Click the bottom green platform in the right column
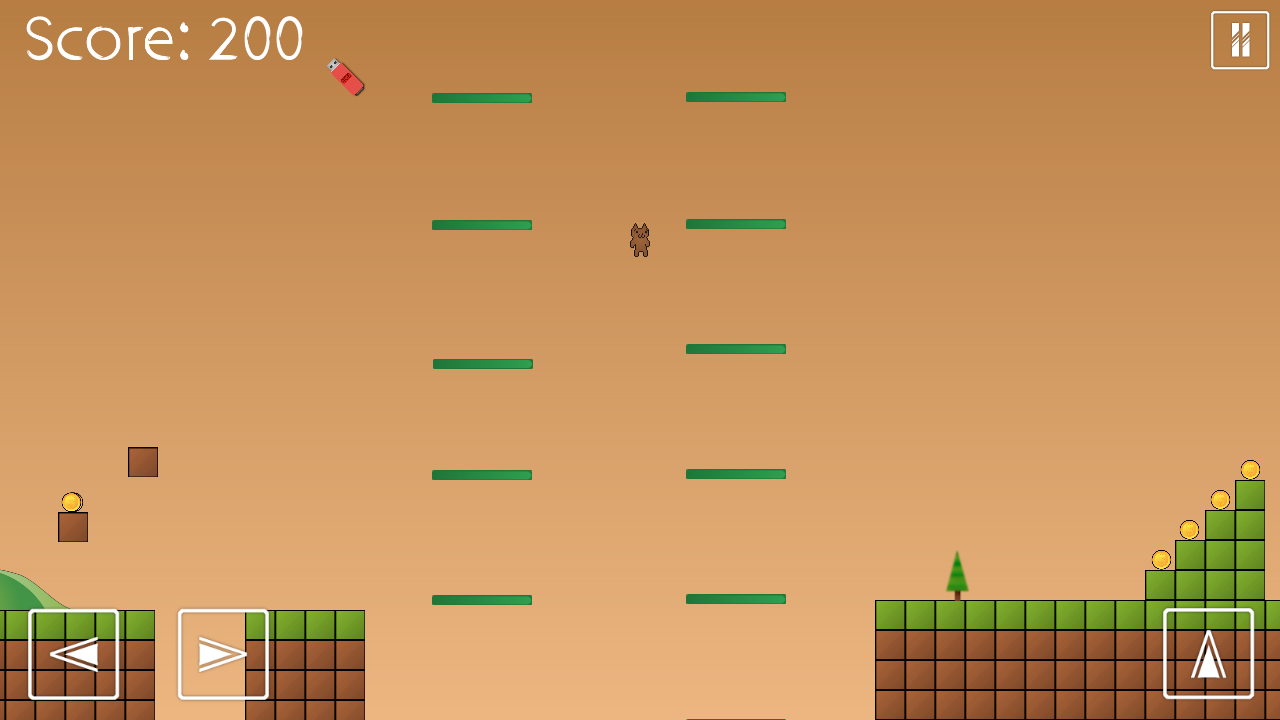 tap(735, 599)
